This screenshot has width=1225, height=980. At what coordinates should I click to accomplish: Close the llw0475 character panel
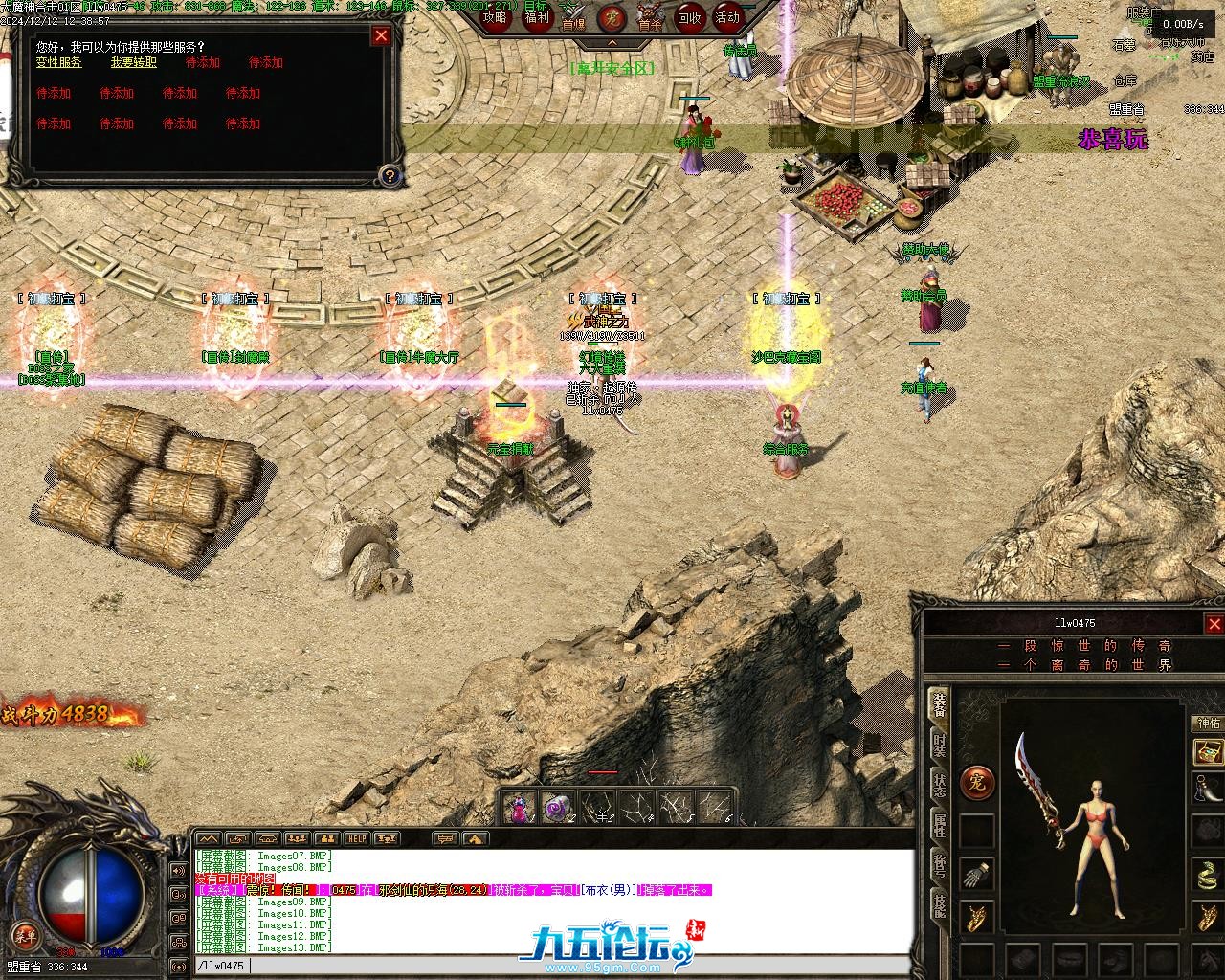point(1214,624)
